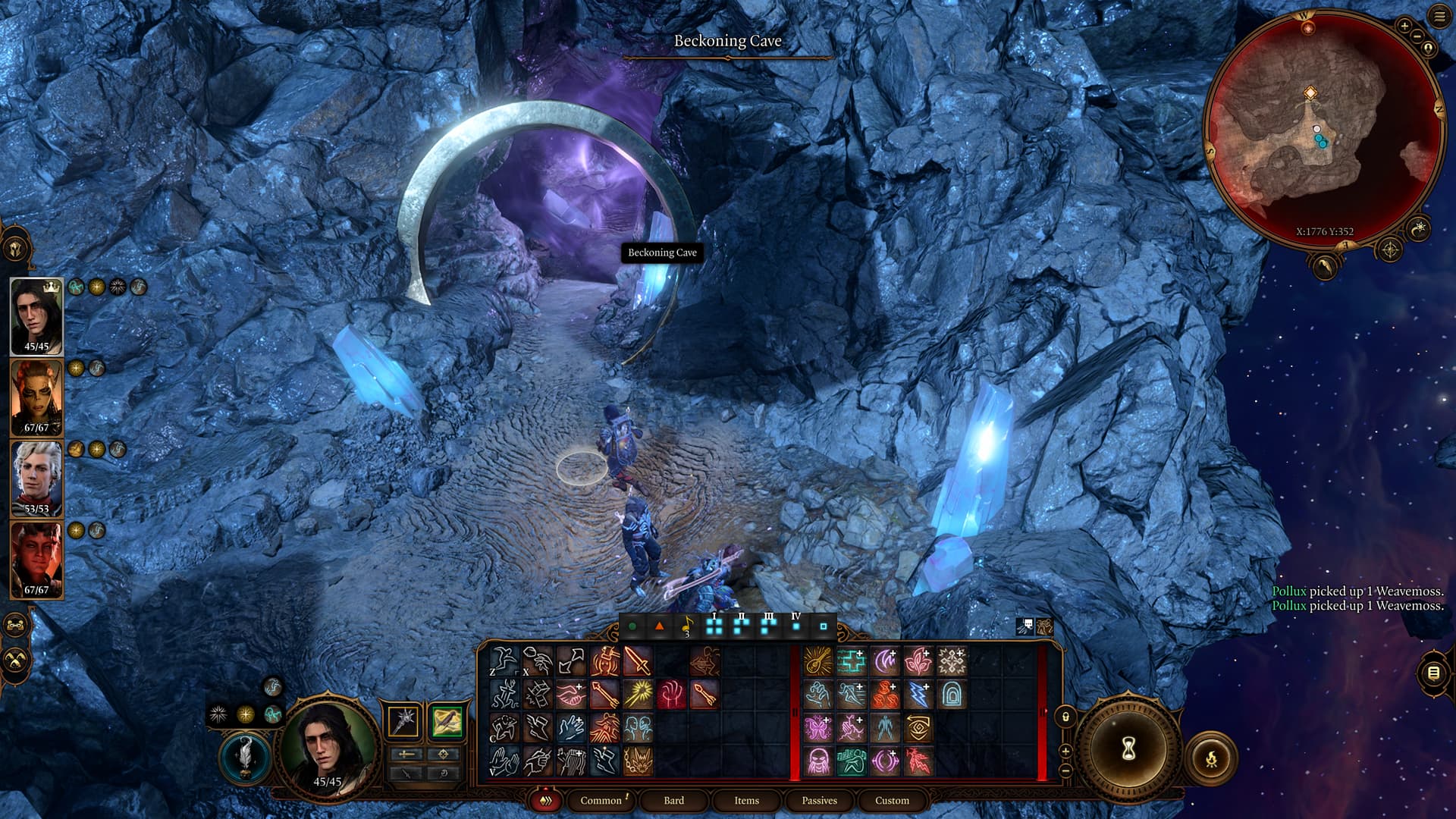Viewport: 1456px width, 819px height.
Task: Cast the pink butterfly spell
Action: [817, 728]
